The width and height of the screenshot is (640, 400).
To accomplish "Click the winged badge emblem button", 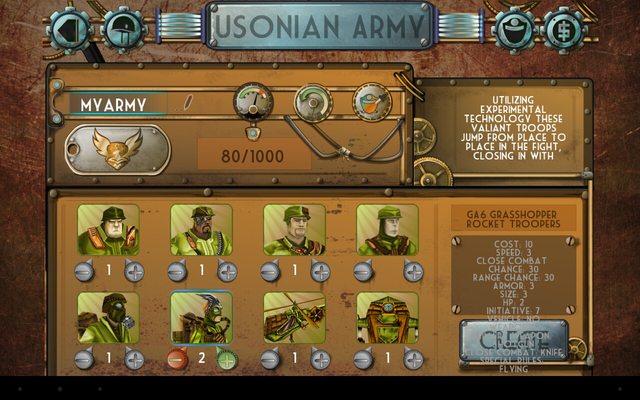I will (117, 149).
